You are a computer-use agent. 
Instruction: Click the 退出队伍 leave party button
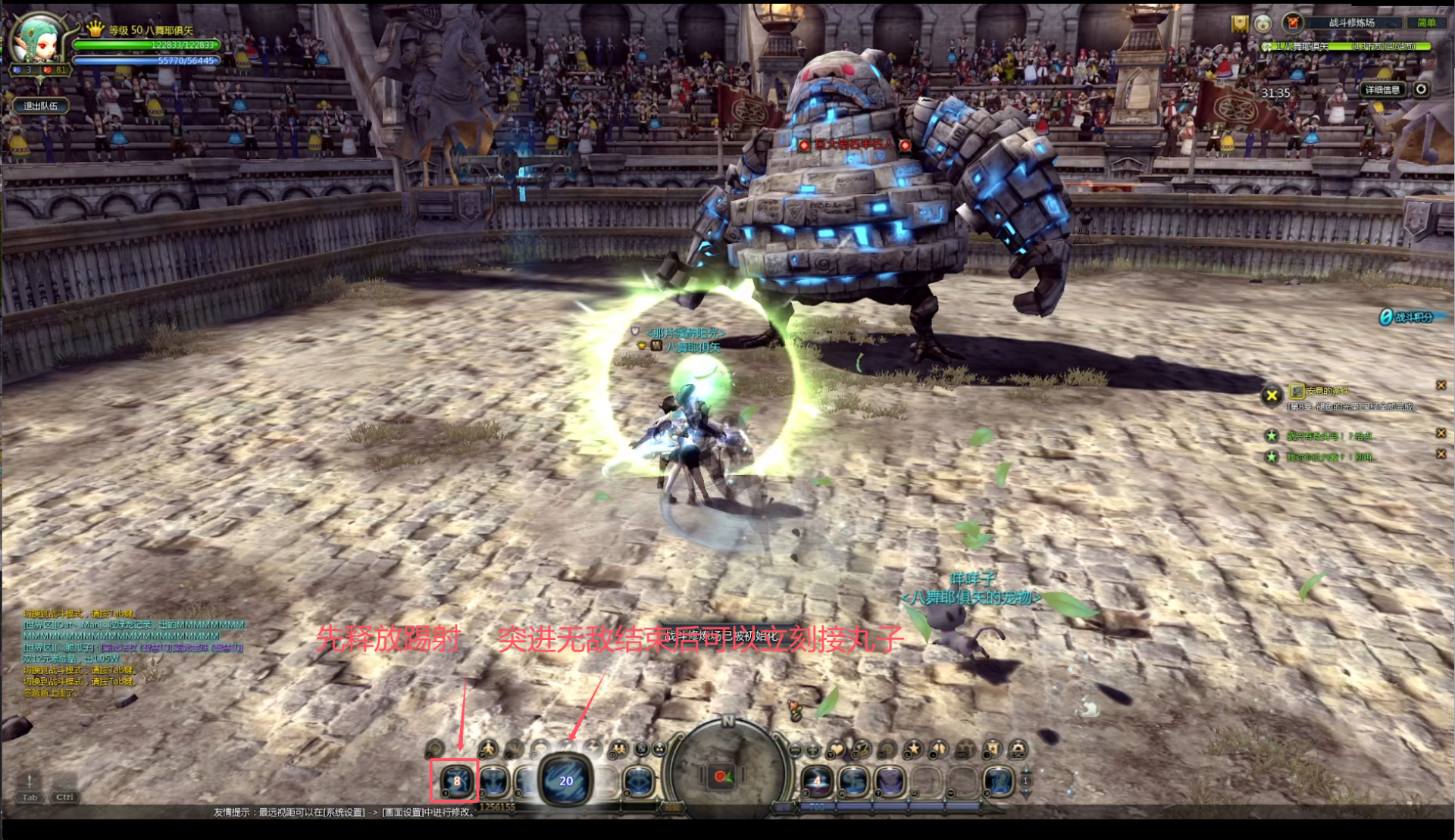click(40, 106)
